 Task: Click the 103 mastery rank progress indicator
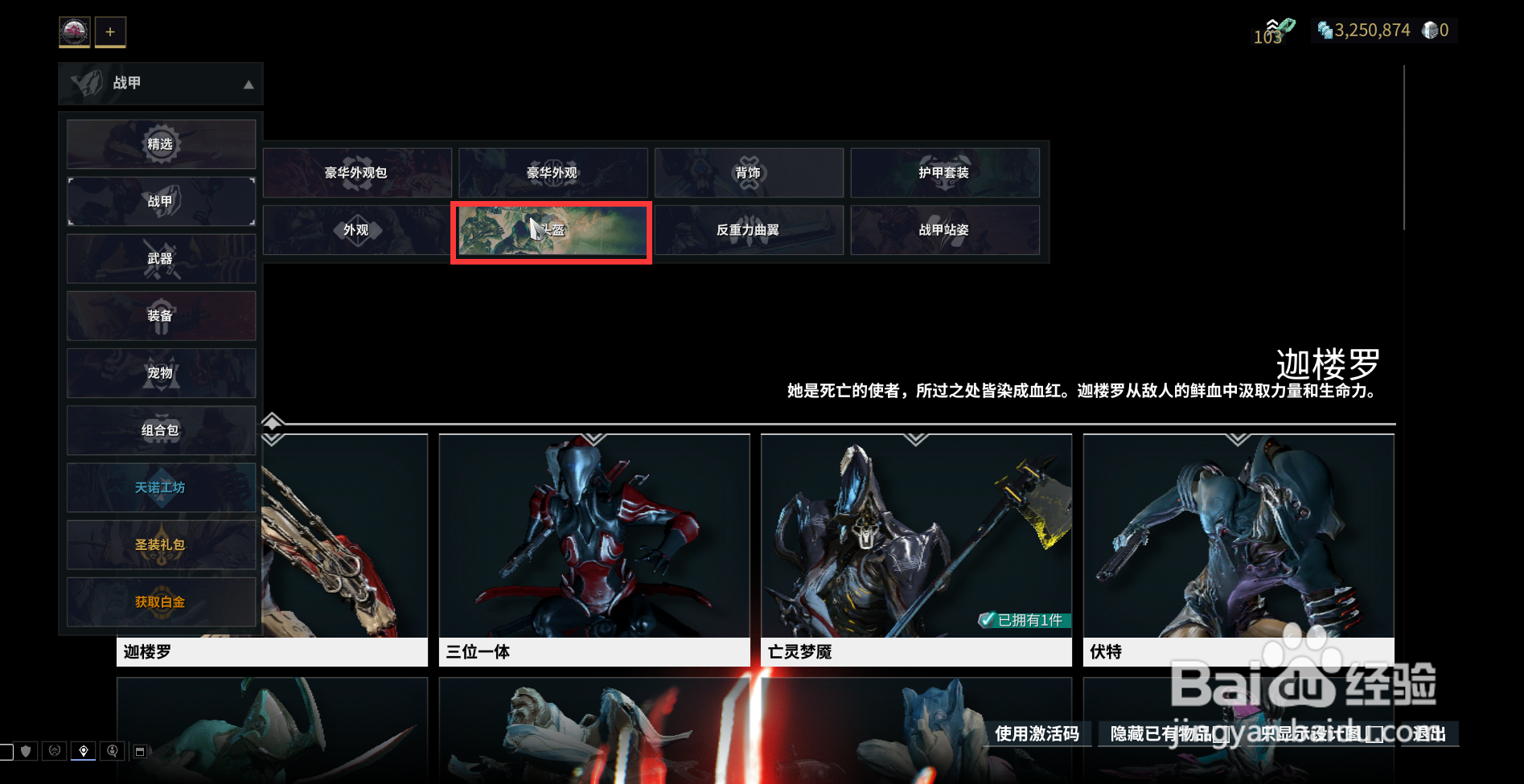1271,32
